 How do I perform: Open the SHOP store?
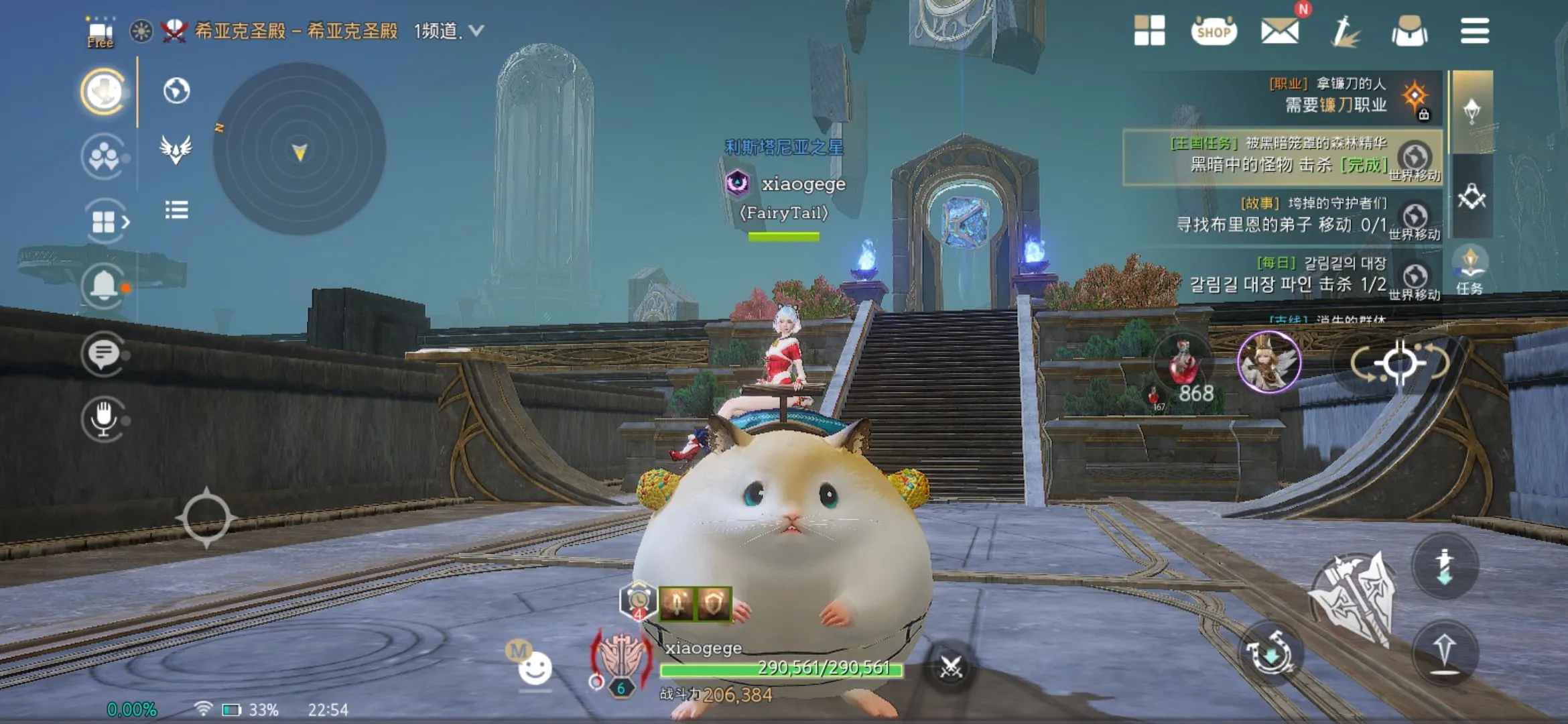[x=1214, y=31]
